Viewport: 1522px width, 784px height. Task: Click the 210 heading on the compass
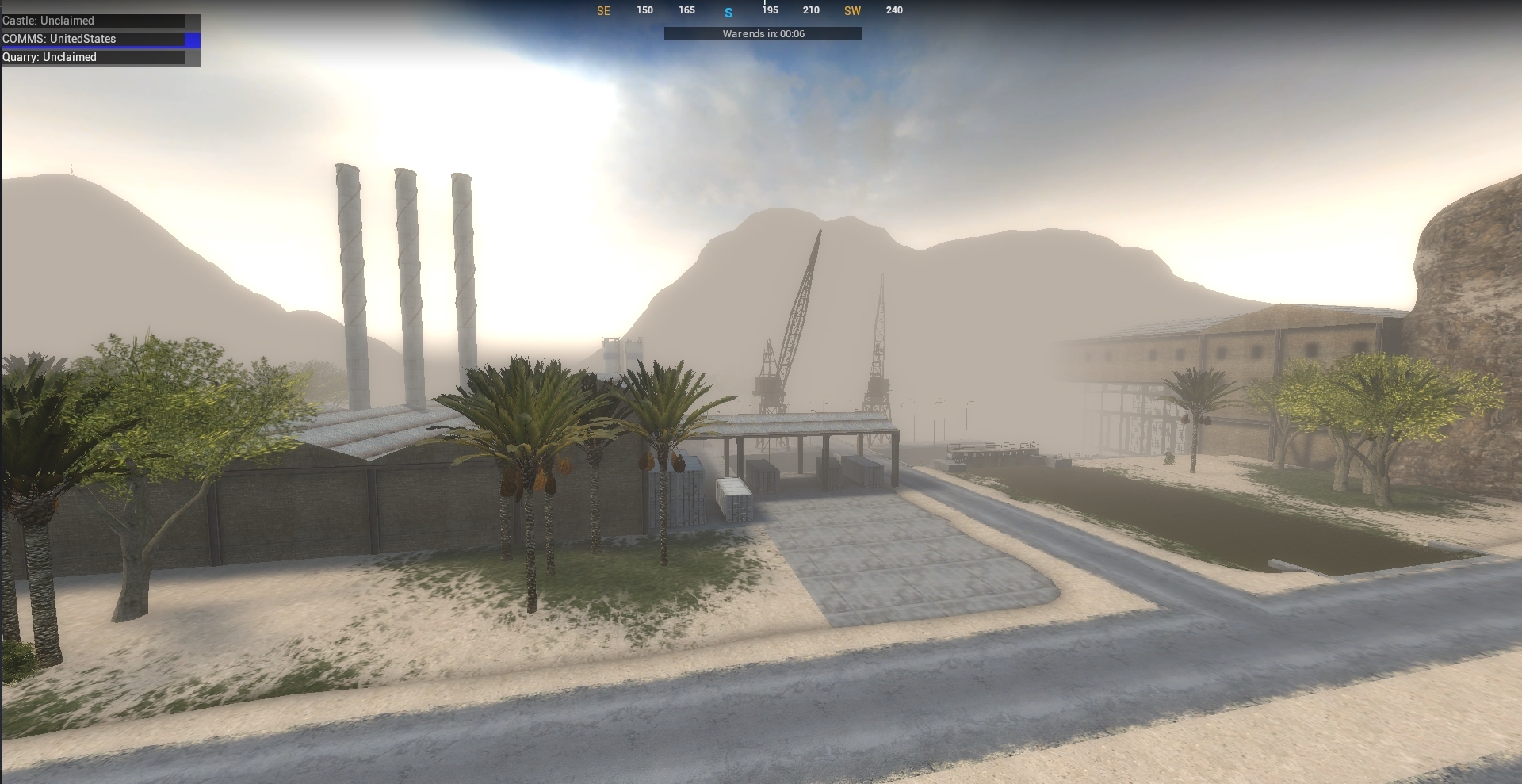point(811,10)
